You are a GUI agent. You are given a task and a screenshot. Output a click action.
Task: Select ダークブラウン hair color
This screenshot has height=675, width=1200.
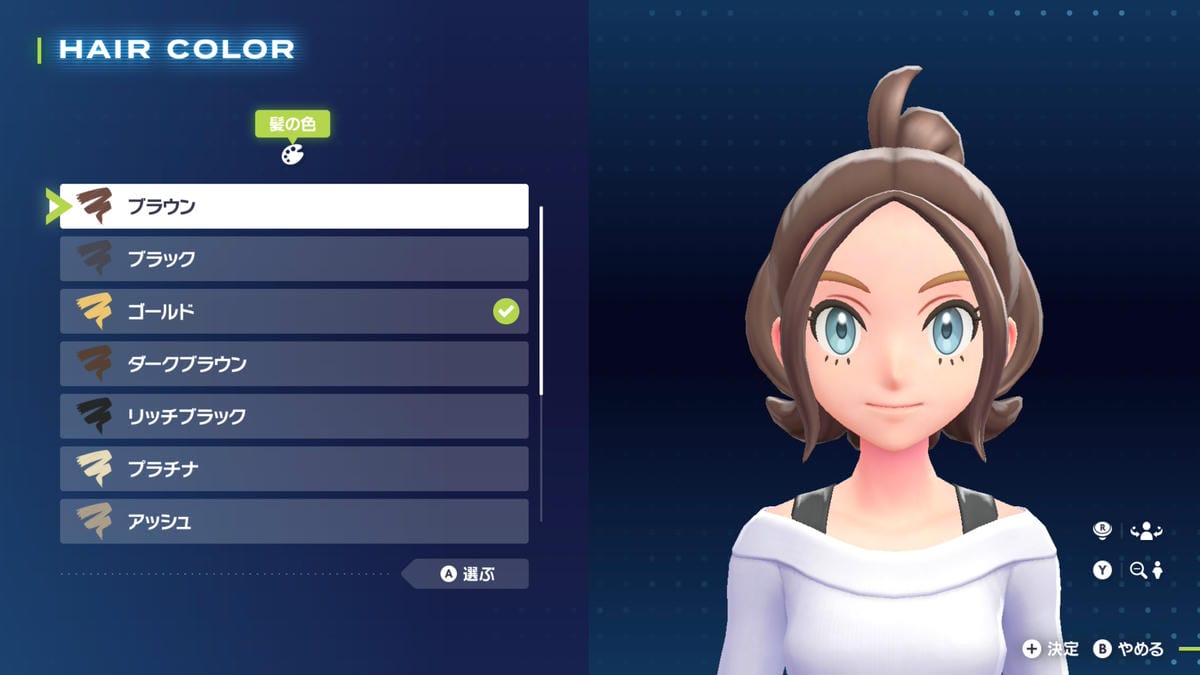tap(294, 364)
